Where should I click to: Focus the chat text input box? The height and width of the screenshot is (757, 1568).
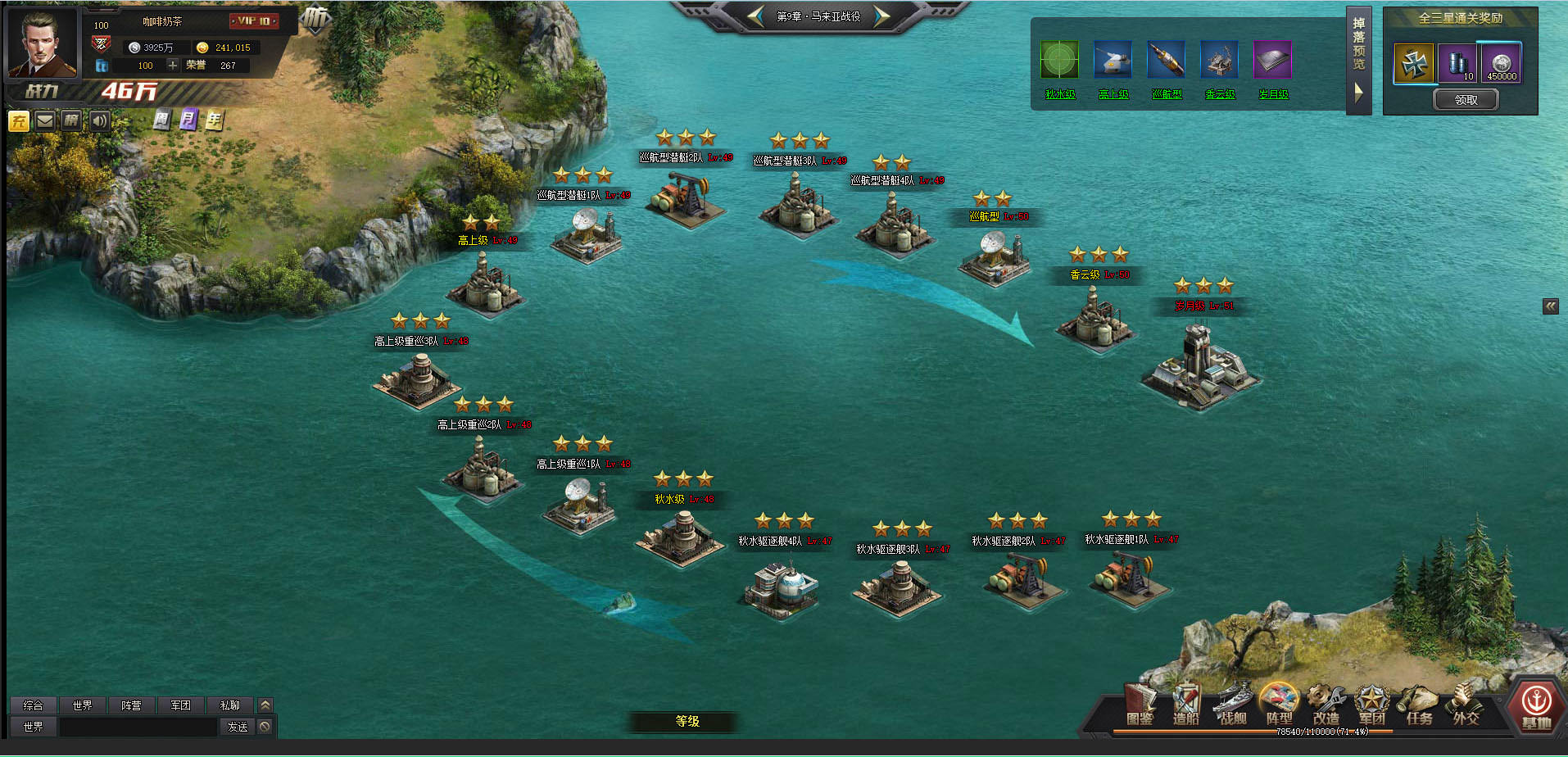coord(138,727)
